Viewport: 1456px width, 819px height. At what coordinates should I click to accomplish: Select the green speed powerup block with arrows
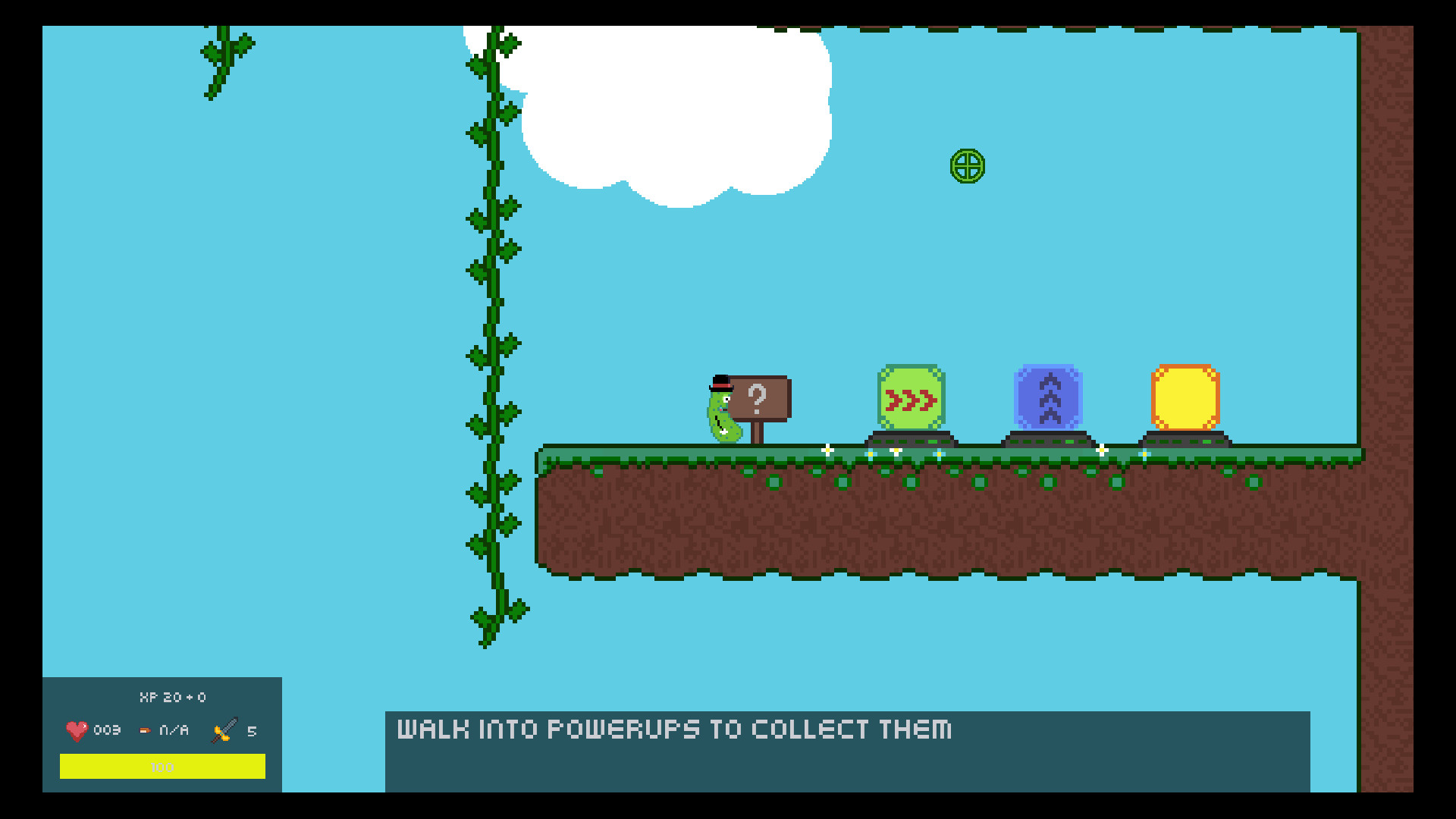pos(912,397)
